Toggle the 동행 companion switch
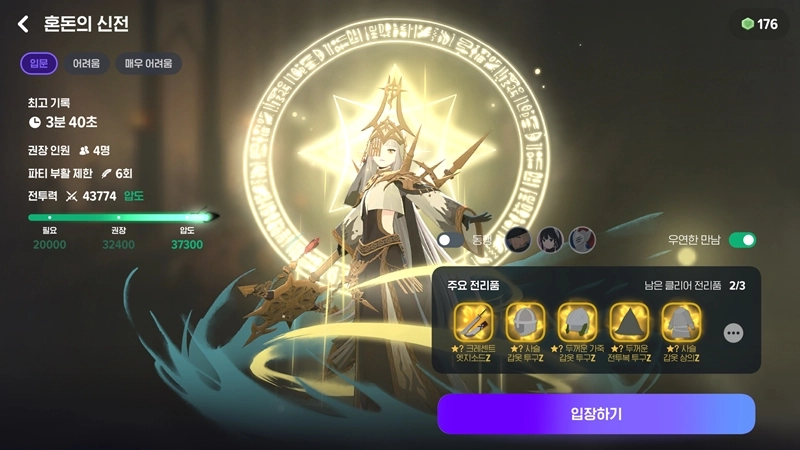 451,240
